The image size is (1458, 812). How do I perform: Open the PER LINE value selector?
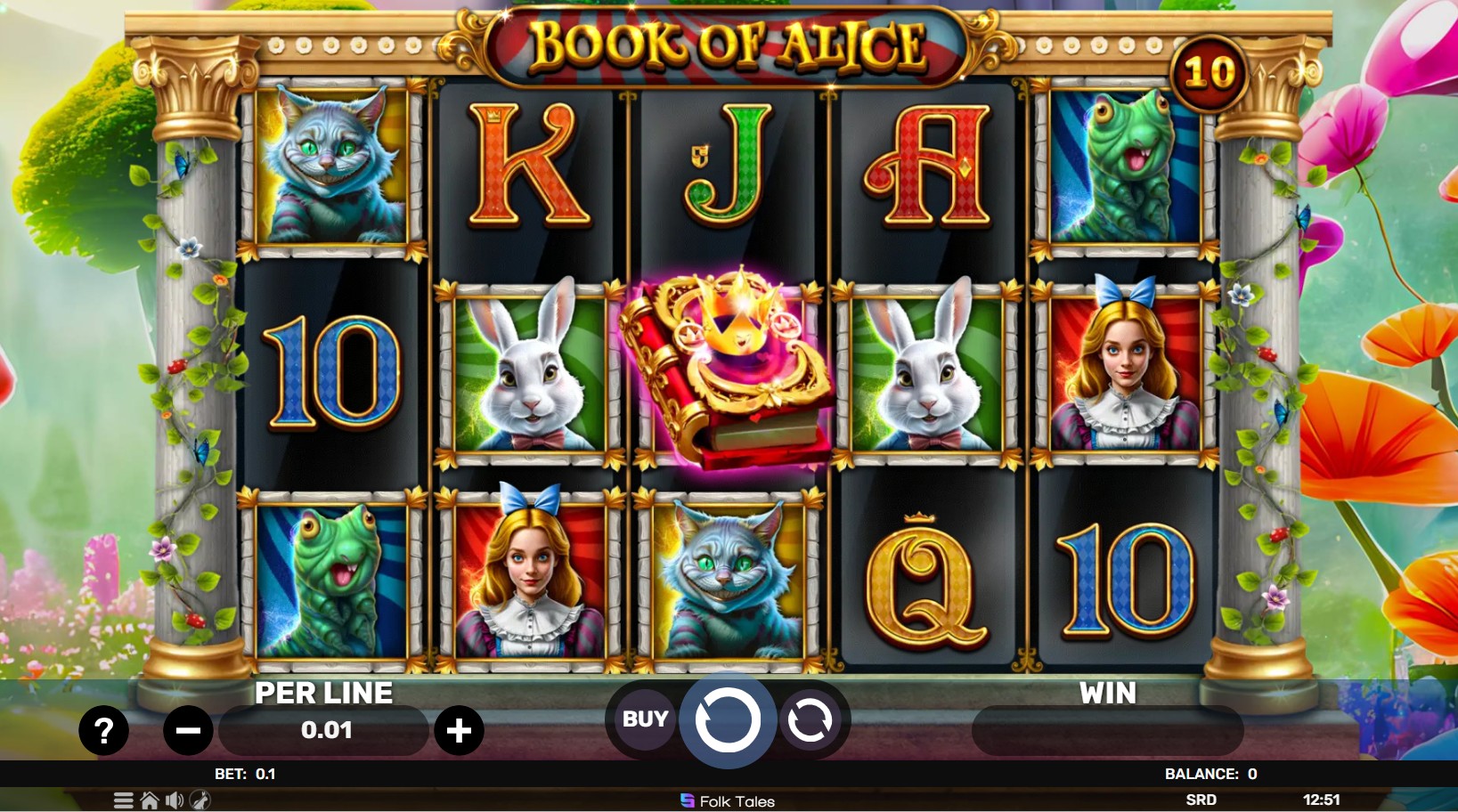click(x=324, y=730)
